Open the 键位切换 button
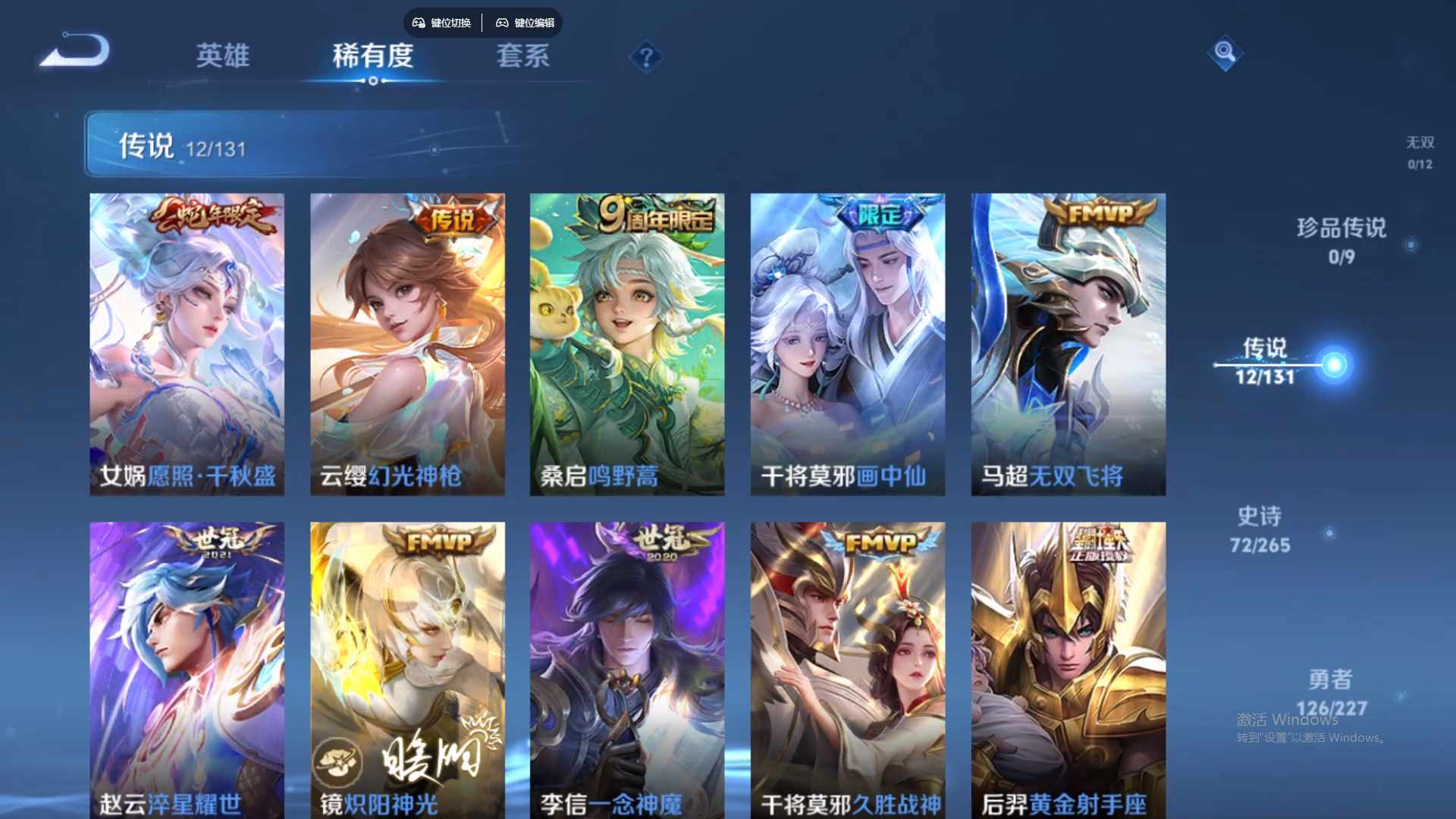Viewport: 1456px width, 819px height. tap(441, 23)
